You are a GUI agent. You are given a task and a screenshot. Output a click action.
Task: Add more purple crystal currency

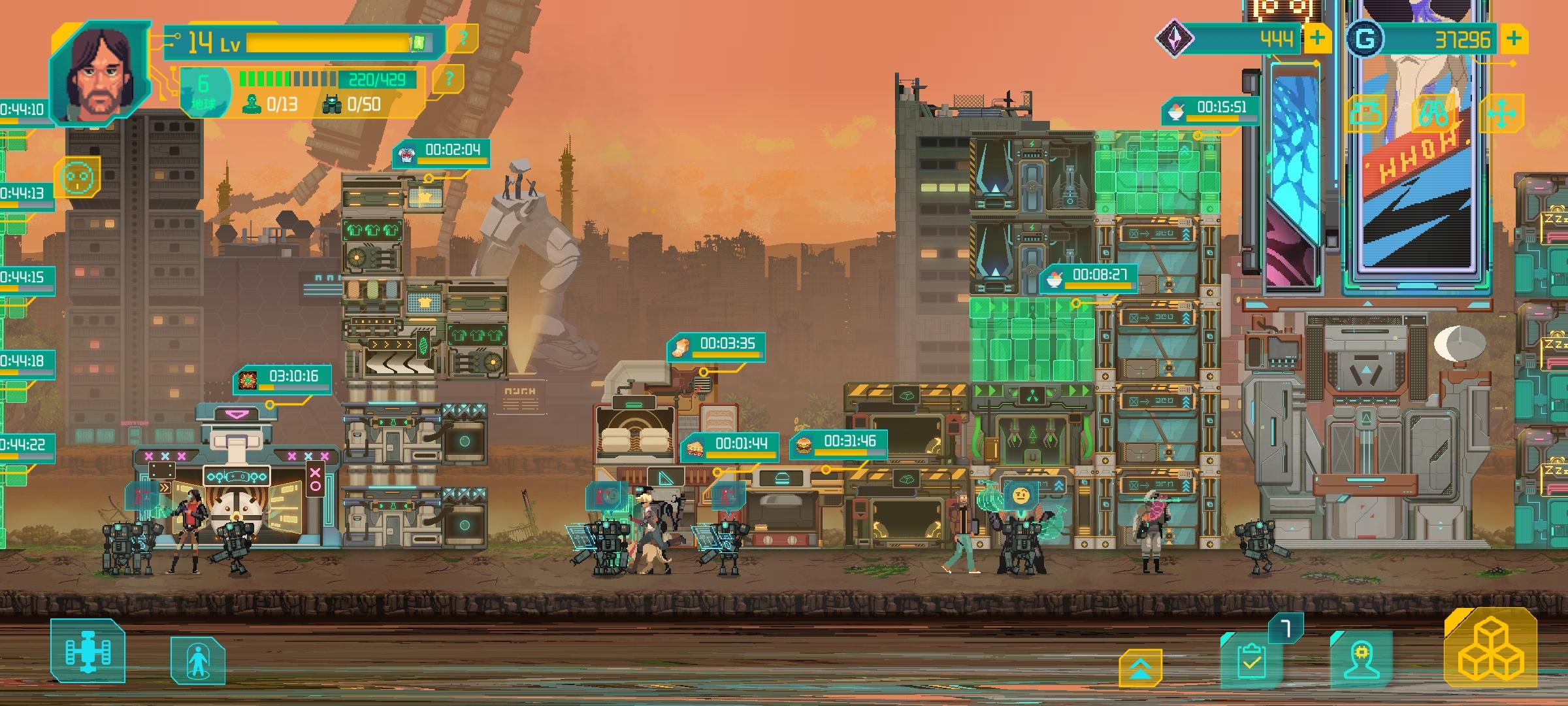pos(1316,39)
